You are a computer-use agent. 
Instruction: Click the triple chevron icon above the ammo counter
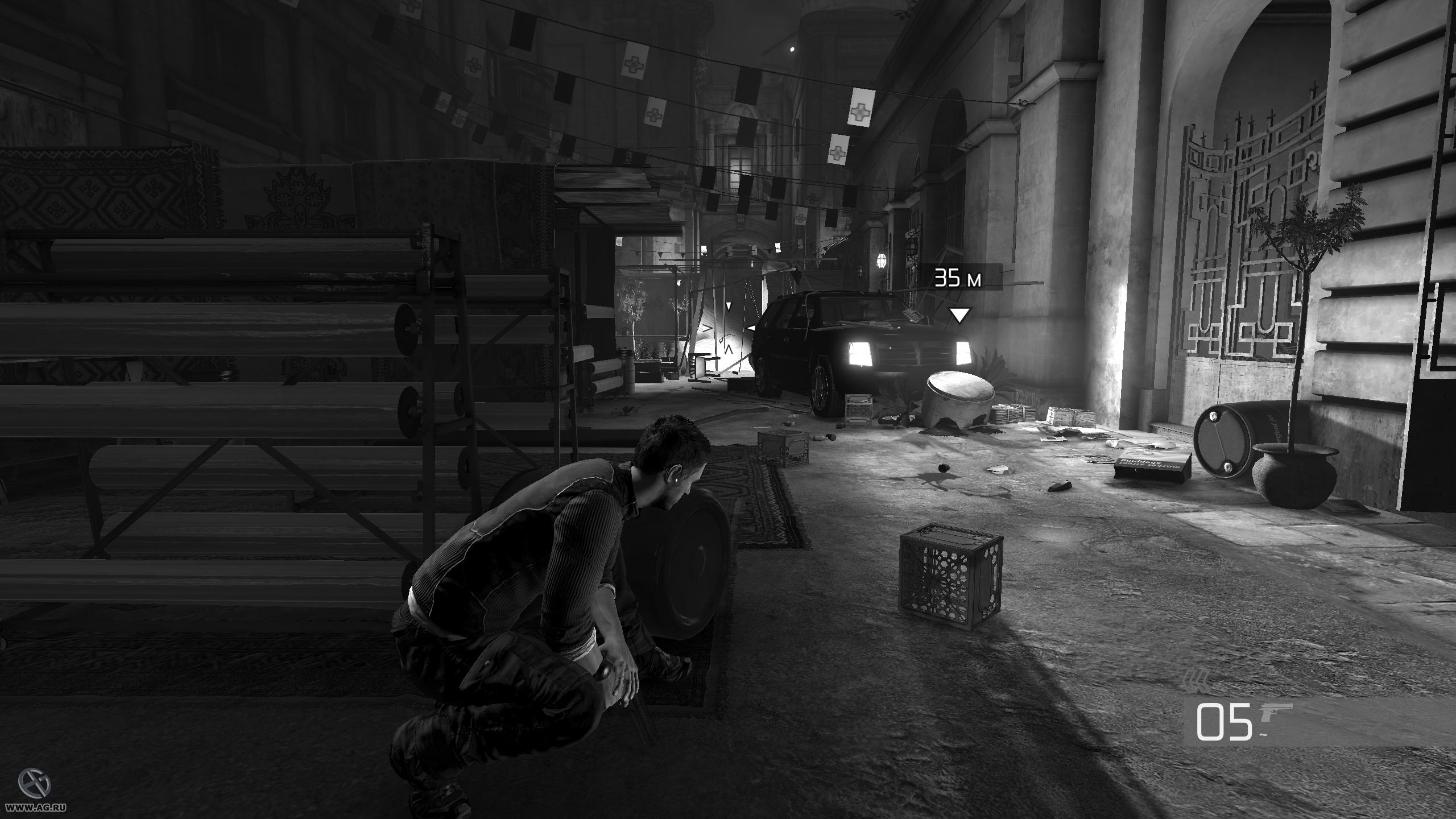(1197, 681)
